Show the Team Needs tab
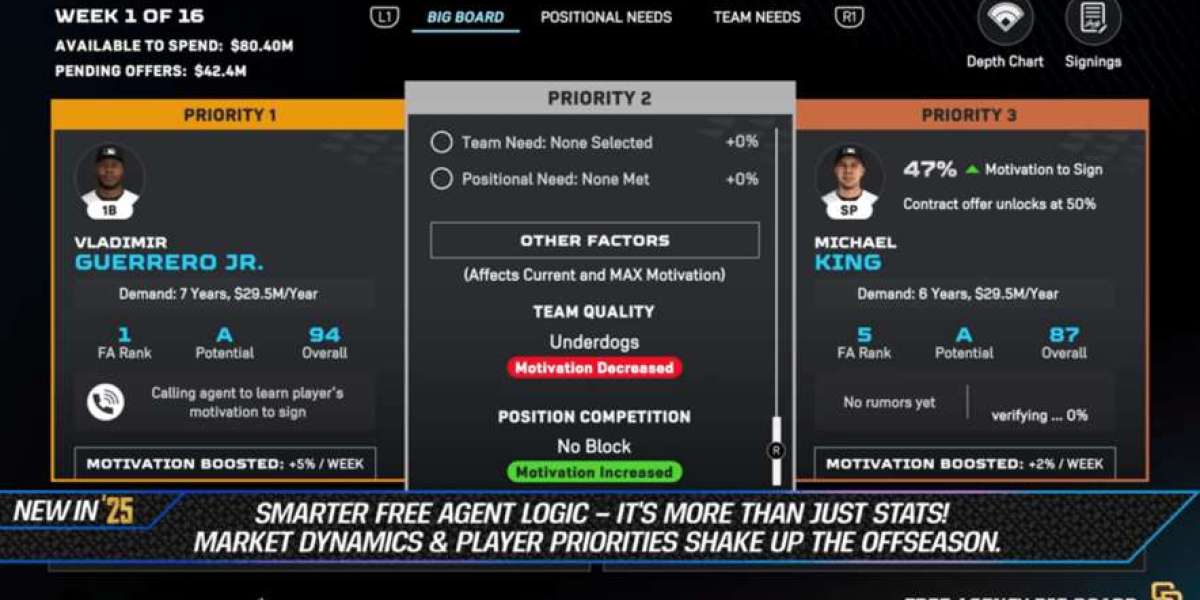The image size is (1200, 600). [x=756, y=17]
